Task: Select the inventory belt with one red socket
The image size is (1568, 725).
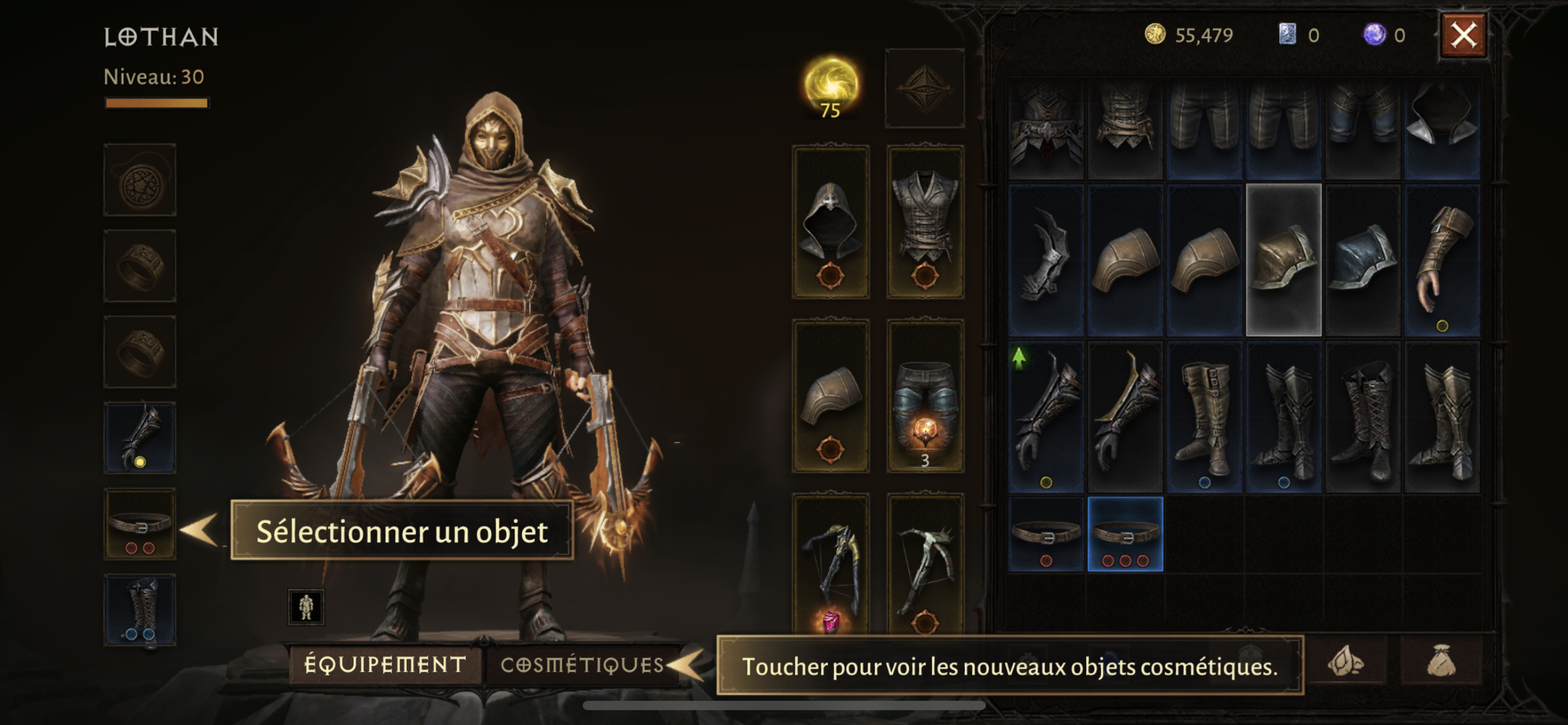Action: pos(1046,534)
